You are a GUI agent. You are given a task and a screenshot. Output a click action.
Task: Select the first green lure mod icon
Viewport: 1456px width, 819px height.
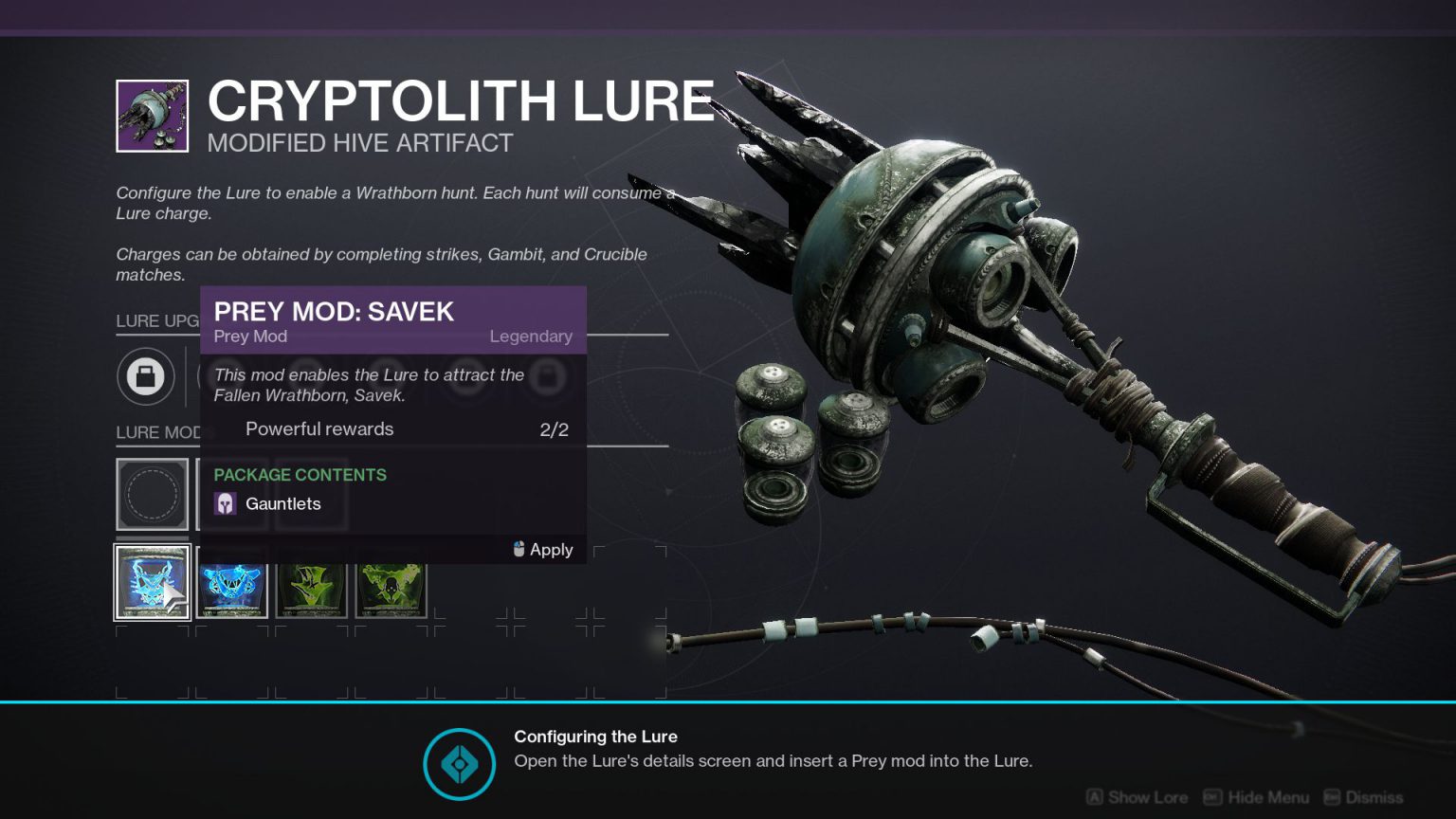click(311, 586)
